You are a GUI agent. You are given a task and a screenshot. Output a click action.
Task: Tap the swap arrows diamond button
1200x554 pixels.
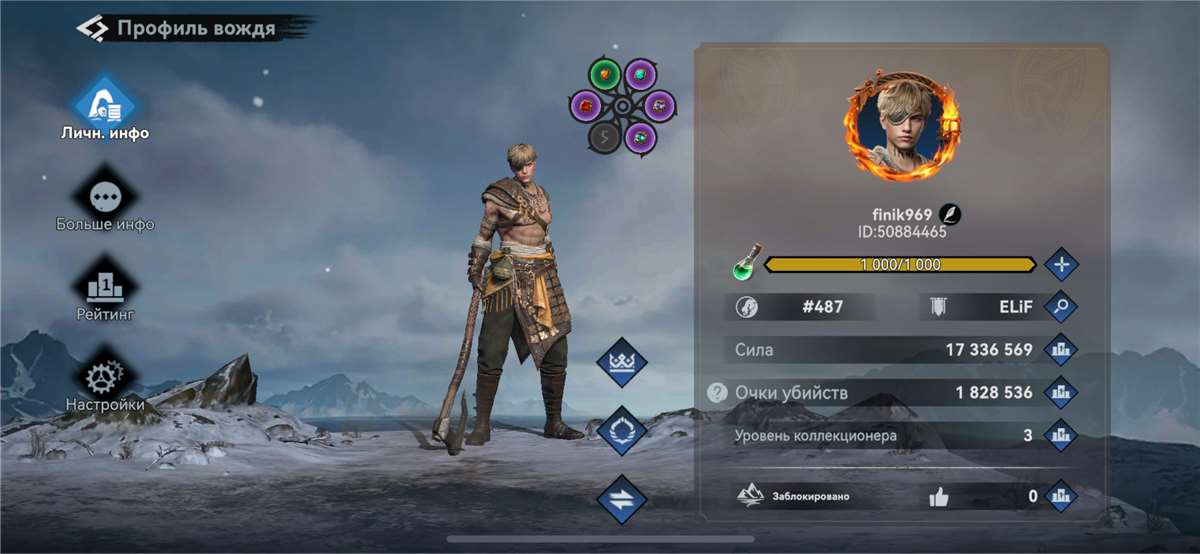point(622,499)
